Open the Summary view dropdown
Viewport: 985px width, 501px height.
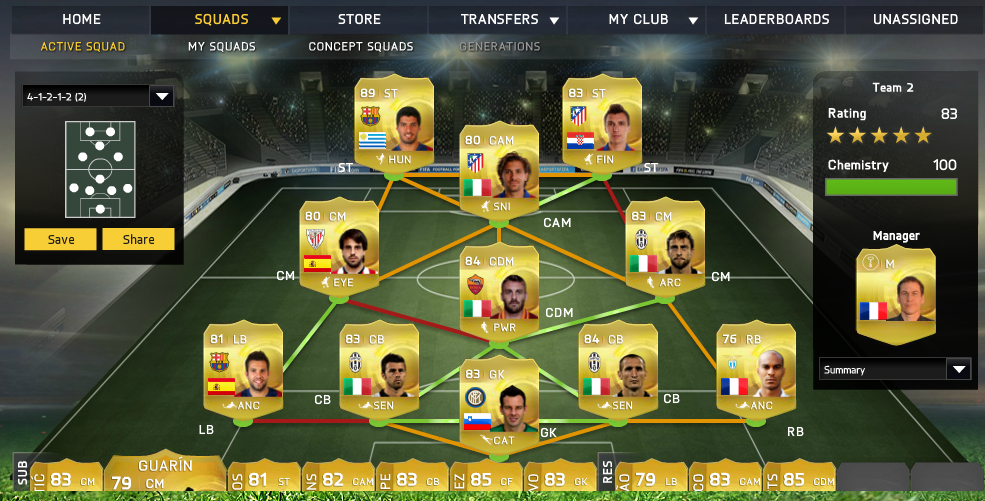pos(894,369)
